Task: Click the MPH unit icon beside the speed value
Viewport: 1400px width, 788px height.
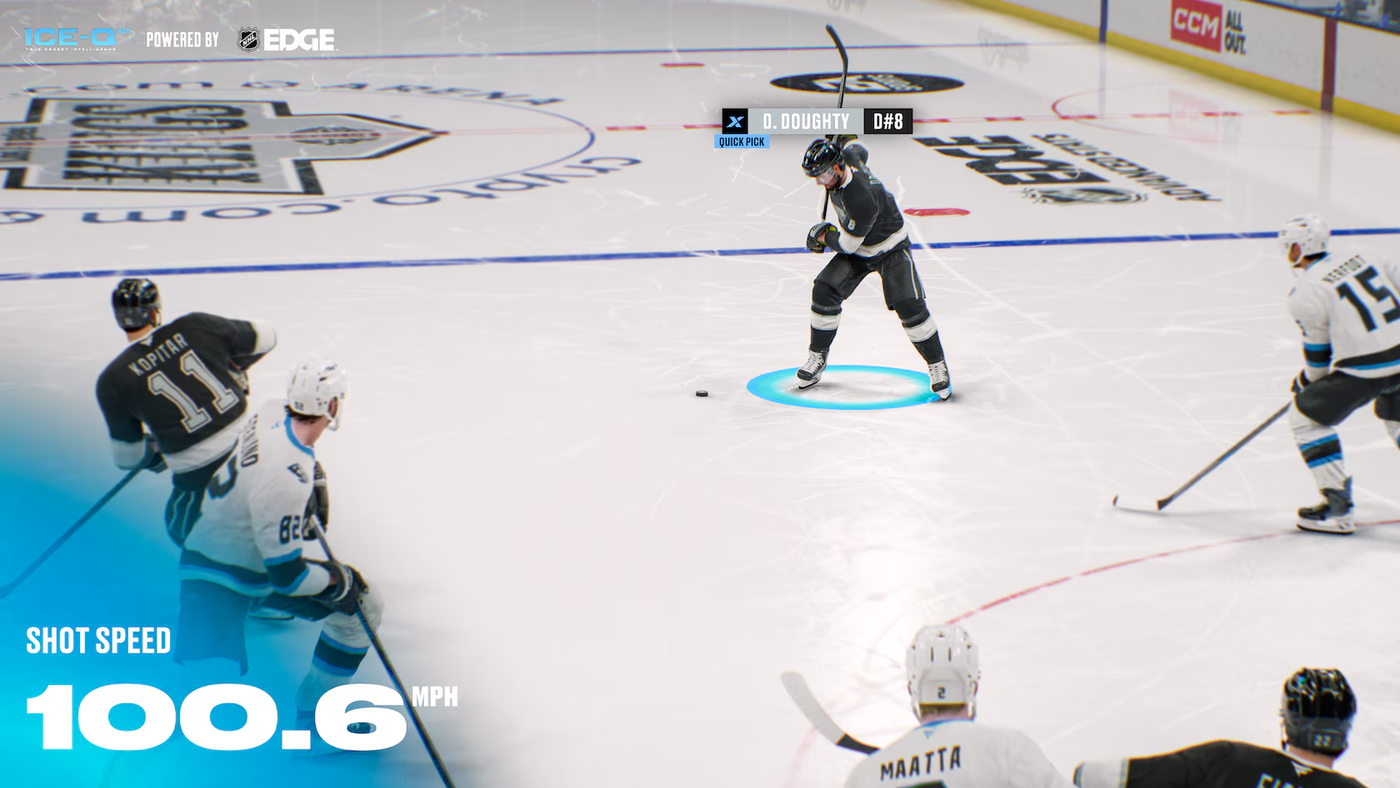Action: point(436,699)
